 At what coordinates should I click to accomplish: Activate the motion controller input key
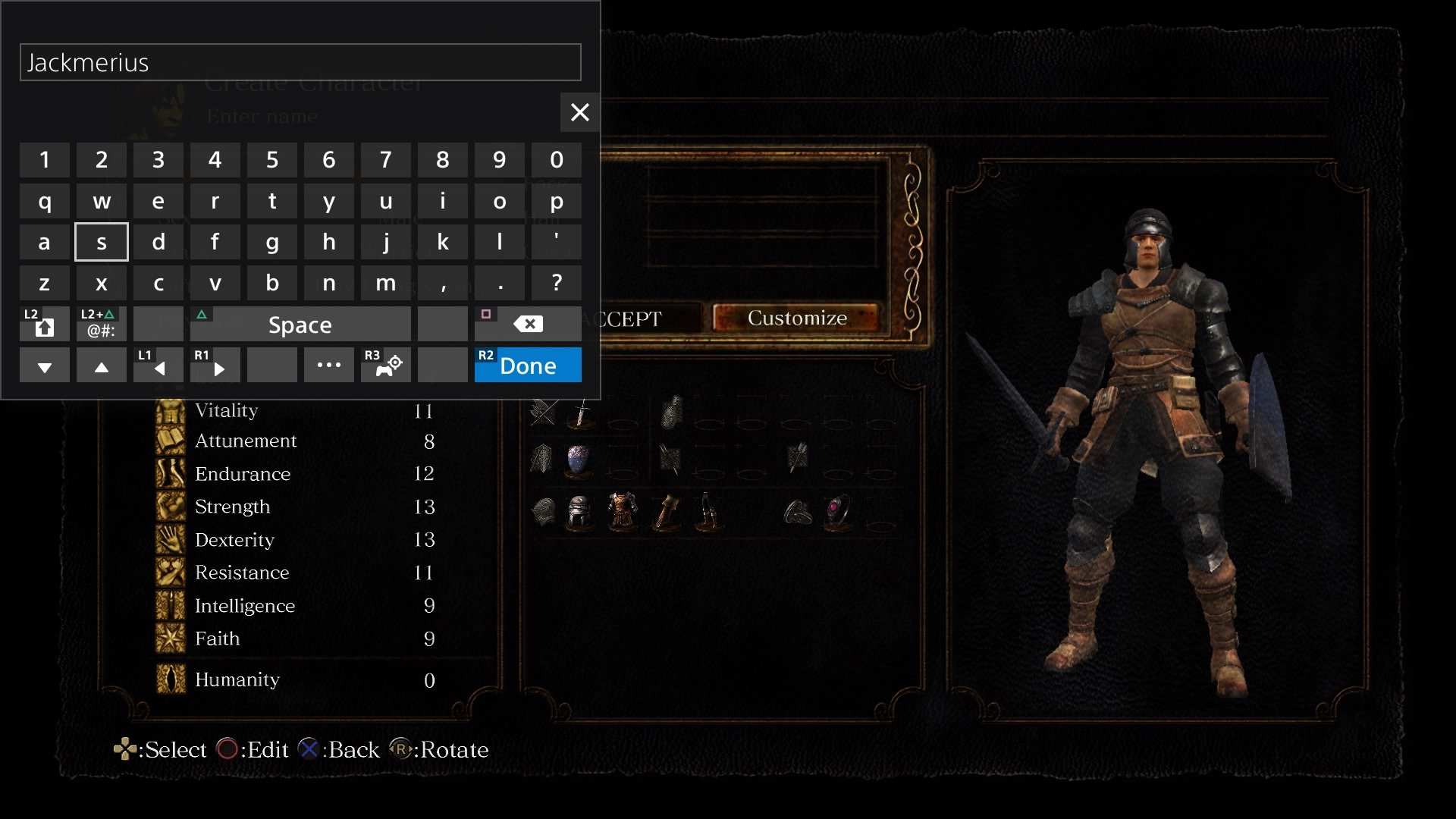pos(386,366)
